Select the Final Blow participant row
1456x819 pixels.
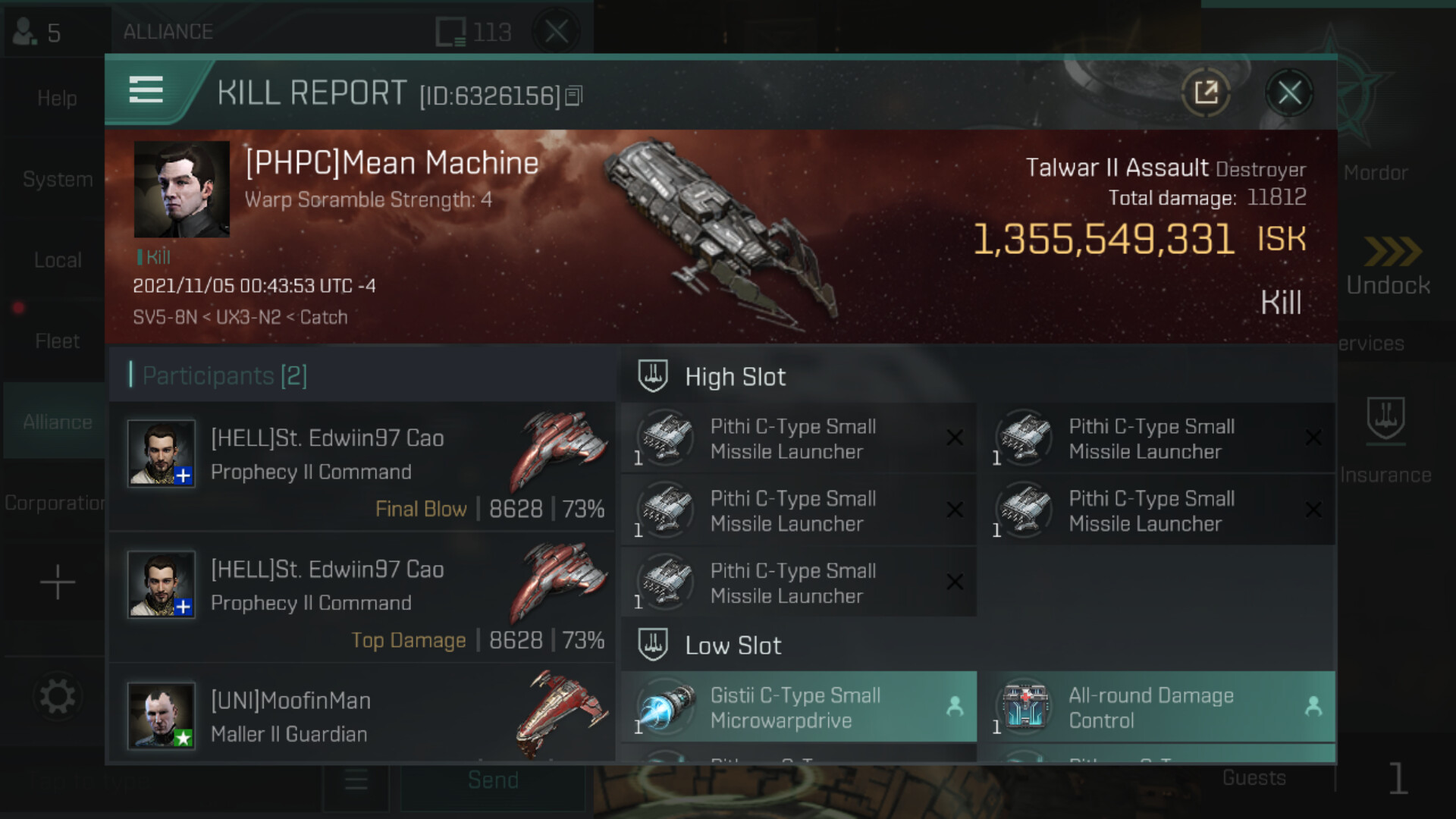tap(362, 466)
